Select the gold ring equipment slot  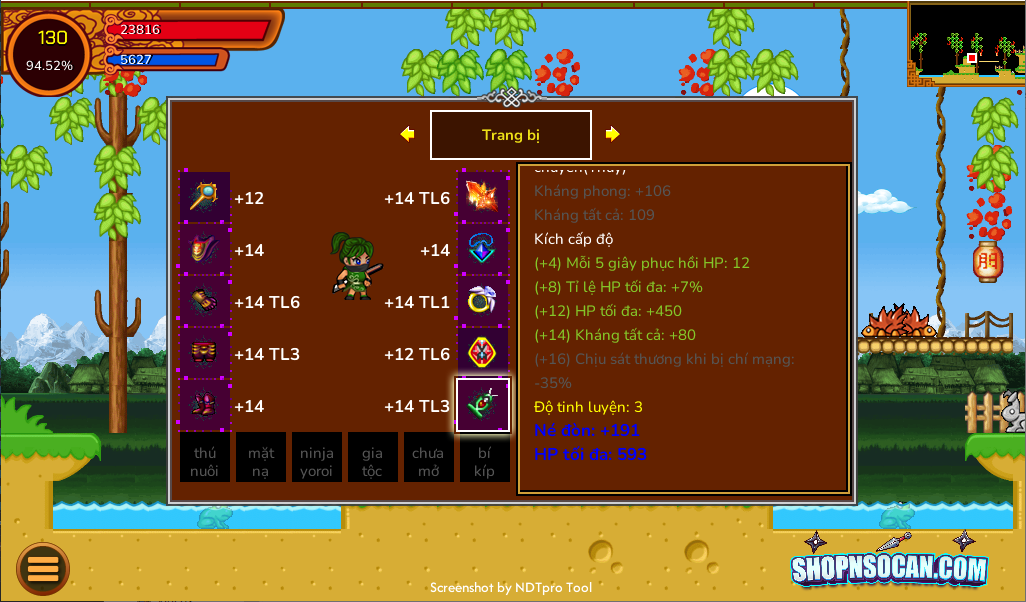click(x=483, y=301)
